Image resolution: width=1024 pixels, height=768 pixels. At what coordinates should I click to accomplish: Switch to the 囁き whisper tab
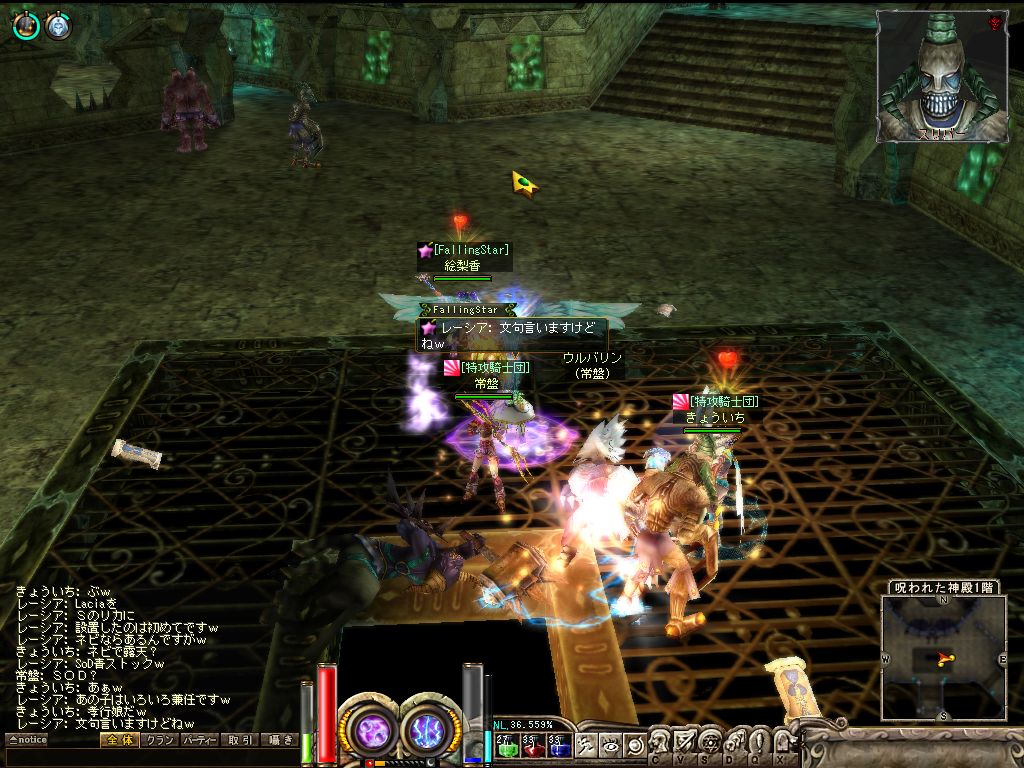pyautogui.click(x=278, y=740)
